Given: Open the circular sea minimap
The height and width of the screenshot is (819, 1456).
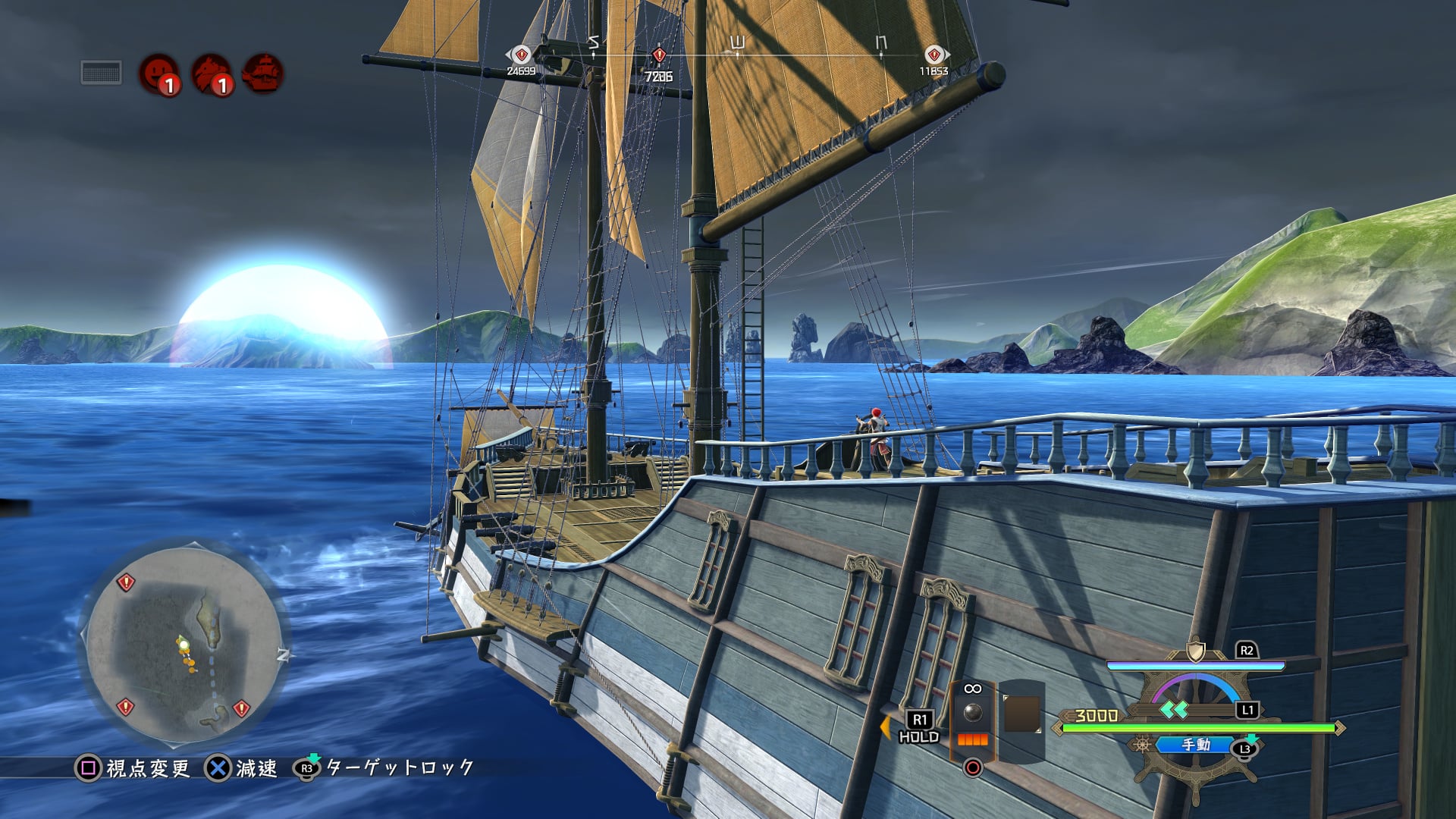Looking at the screenshot, I should (x=183, y=645).
